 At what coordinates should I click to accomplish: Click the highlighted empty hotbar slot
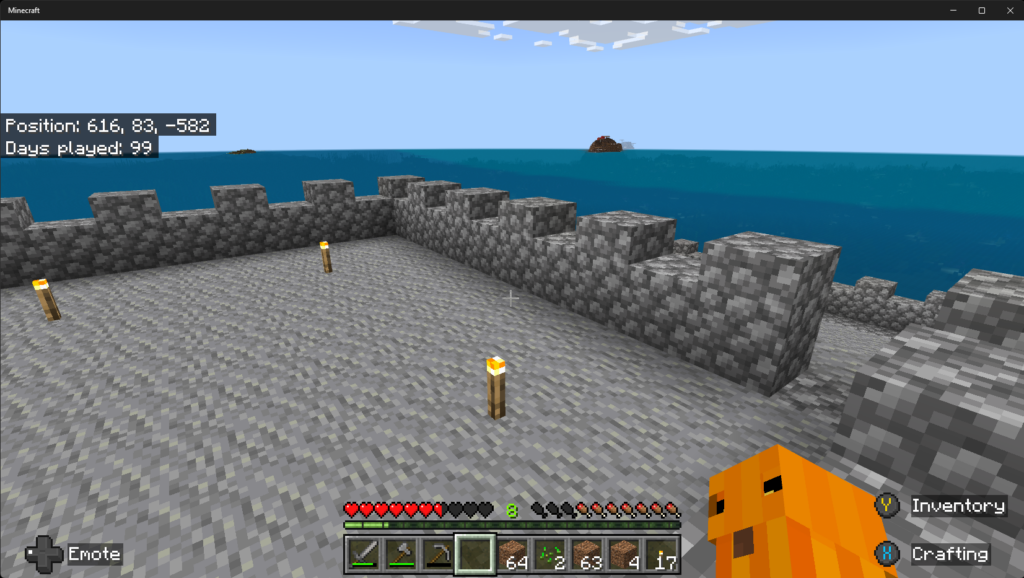click(x=474, y=553)
